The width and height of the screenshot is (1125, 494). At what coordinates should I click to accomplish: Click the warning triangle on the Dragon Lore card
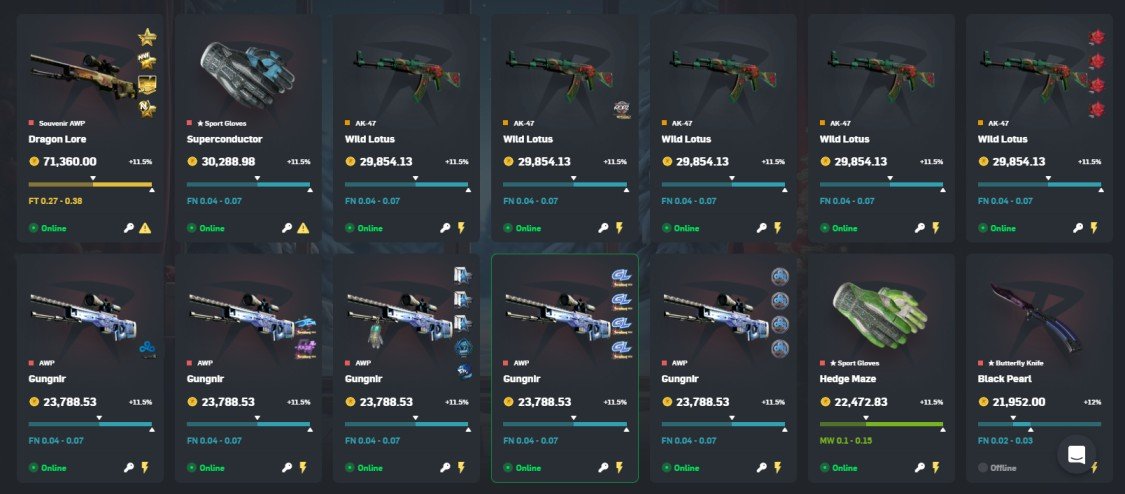[x=146, y=228]
